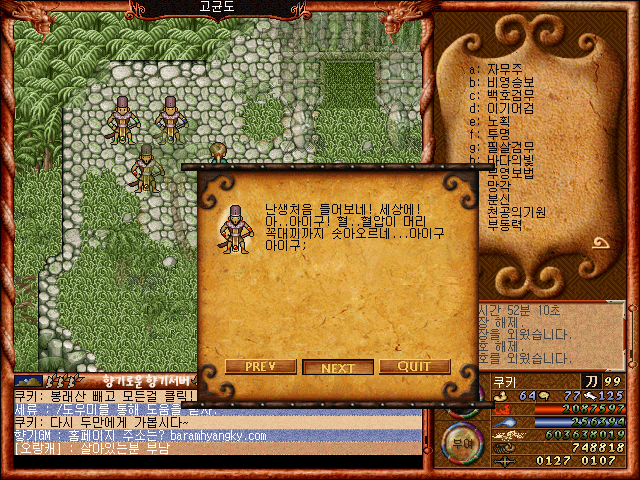Close the dialogue with QUIT
Viewport: 640px width, 480px height.
[x=414, y=366]
